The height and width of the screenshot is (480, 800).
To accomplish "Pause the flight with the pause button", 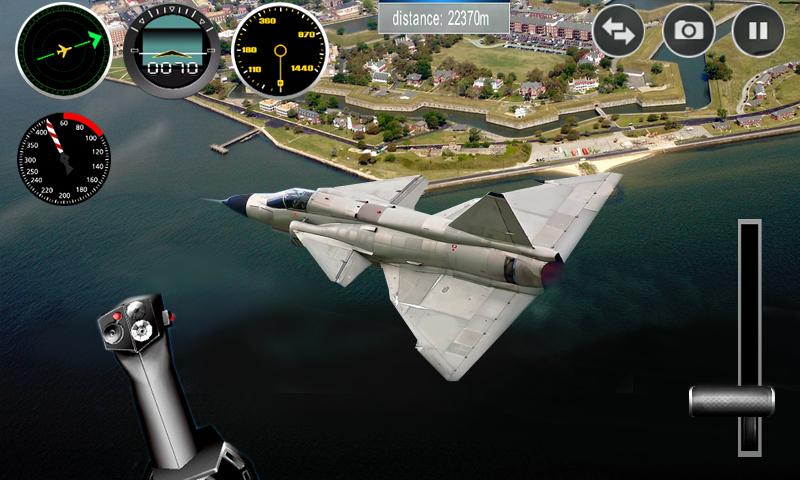I will (x=758, y=31).
